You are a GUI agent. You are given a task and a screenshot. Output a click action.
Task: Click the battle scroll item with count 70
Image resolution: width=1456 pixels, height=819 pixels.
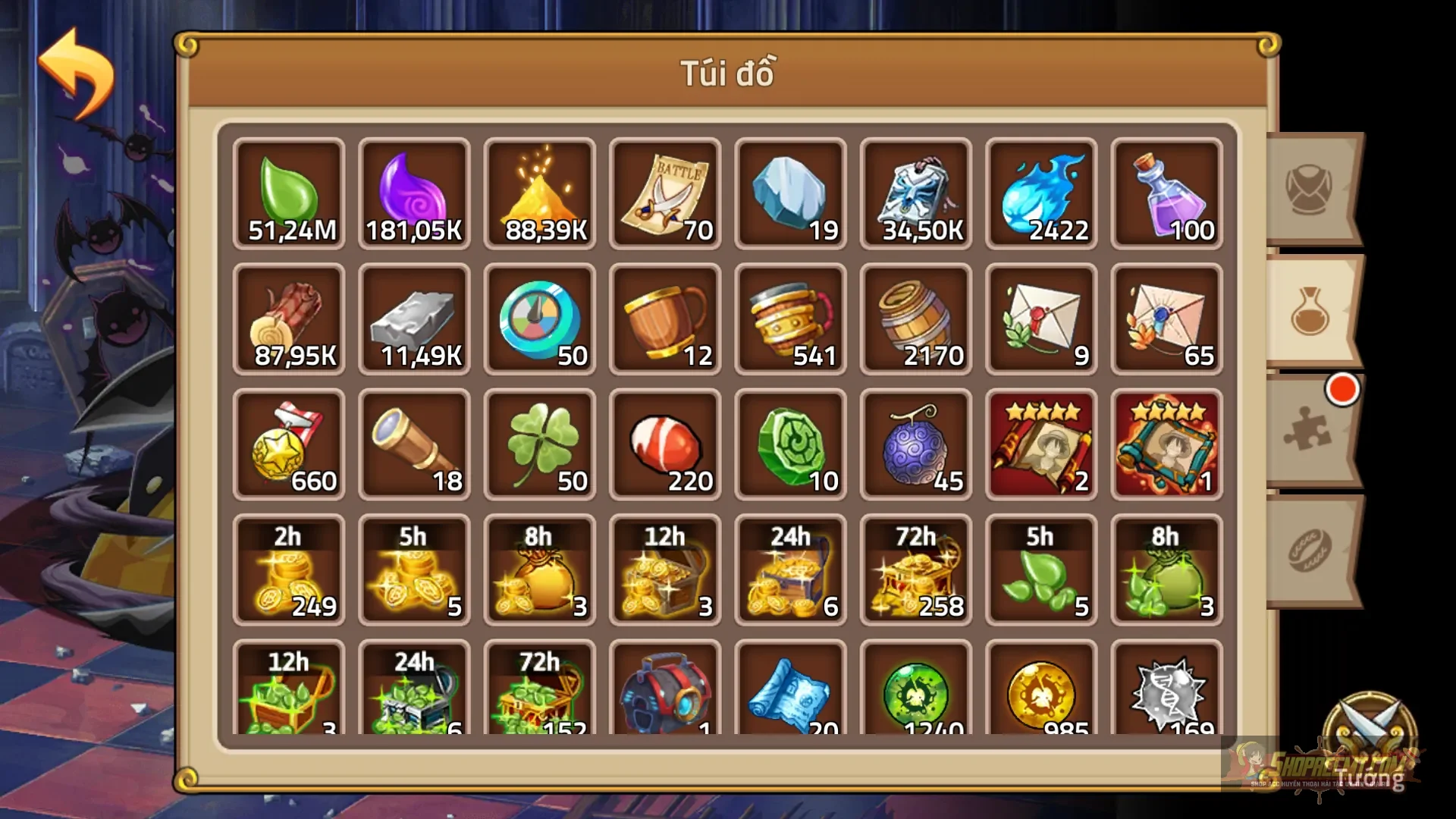coord(665,193)
